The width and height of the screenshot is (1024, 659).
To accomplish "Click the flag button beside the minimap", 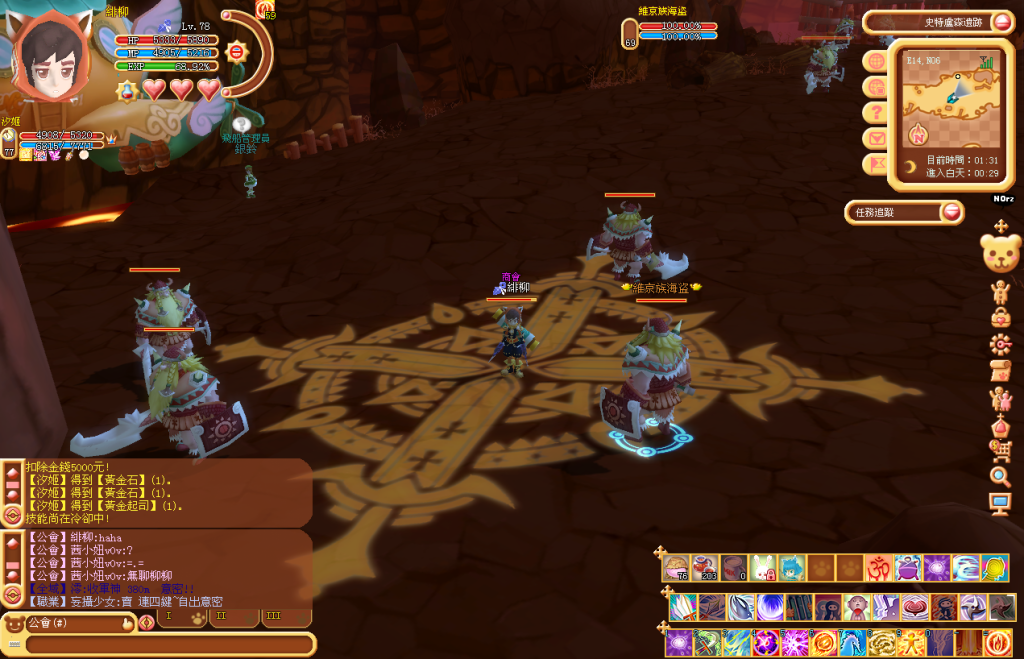I will coord(876,164).
